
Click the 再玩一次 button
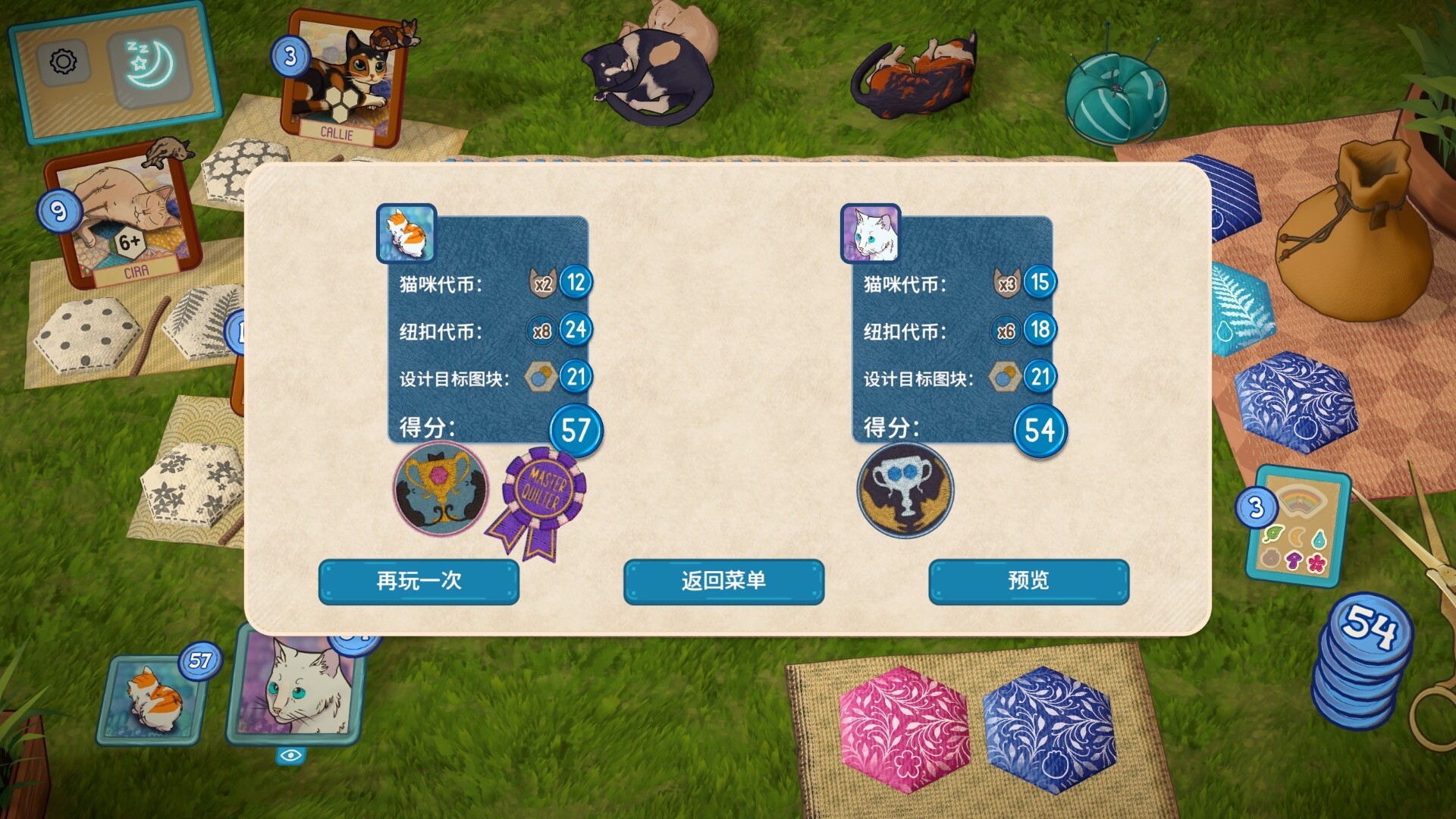coord(419,582)
